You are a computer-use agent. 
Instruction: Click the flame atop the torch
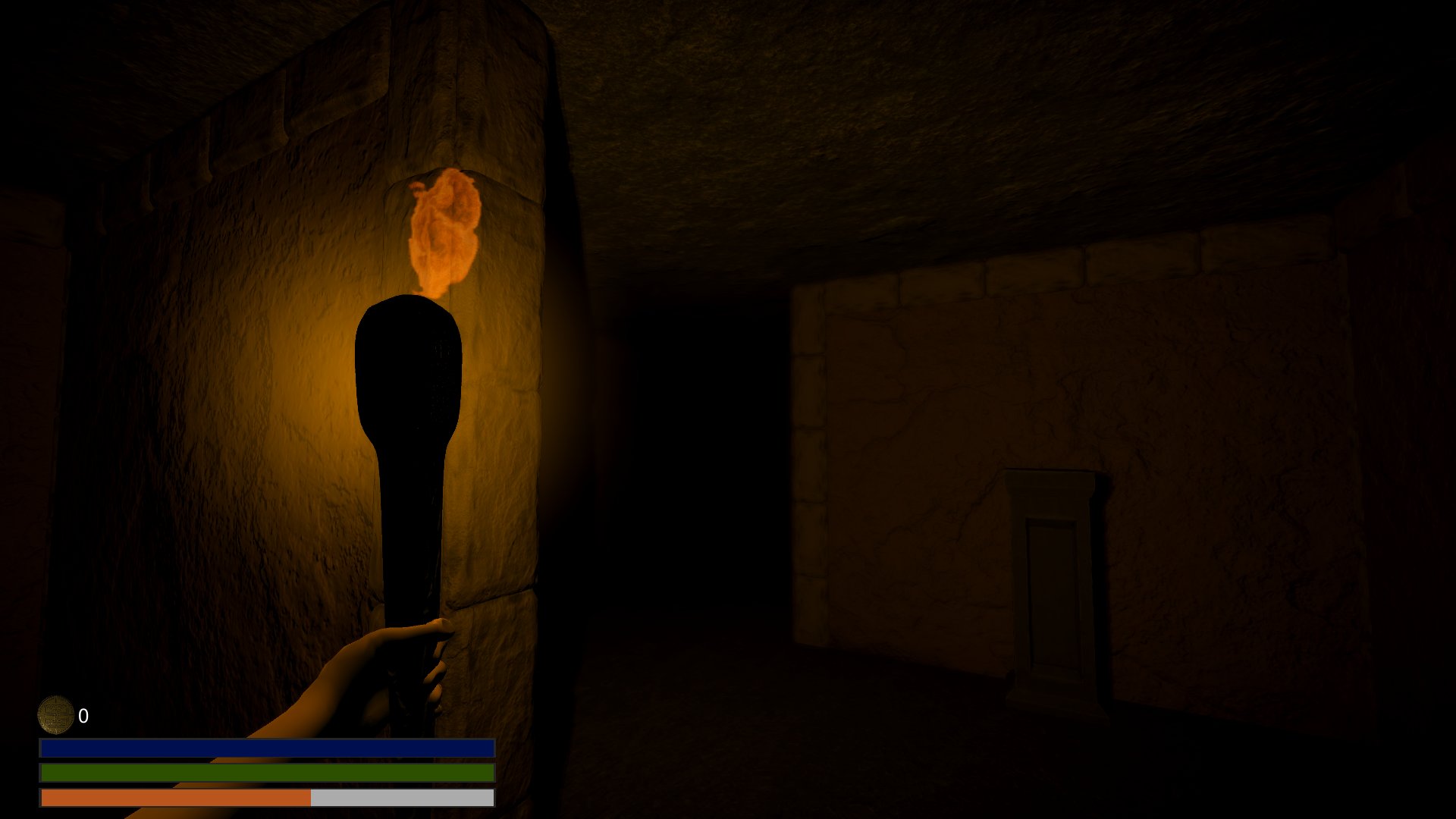(444, 227)
